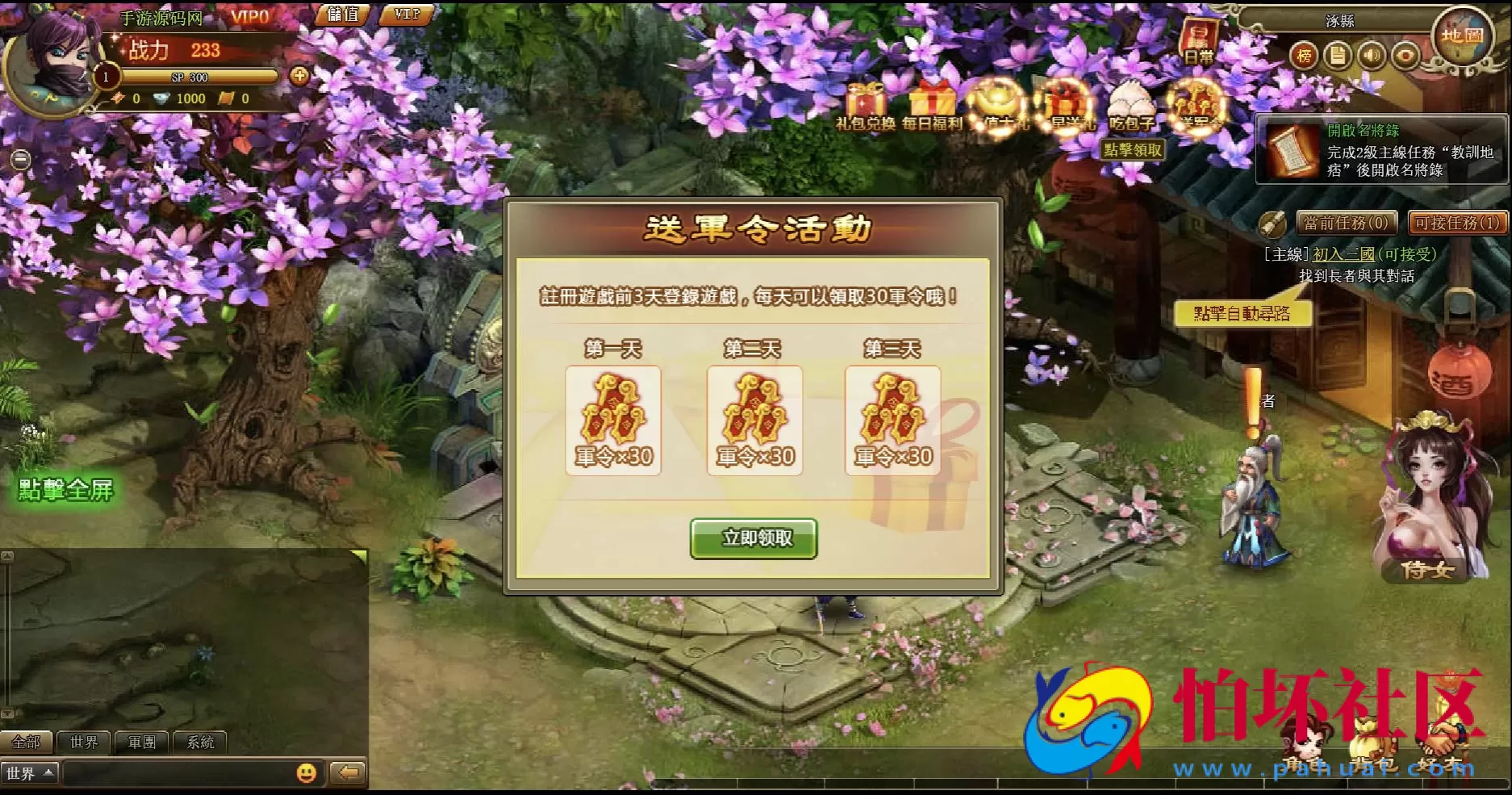The image size is (1512, 795).
Task: Click the 立即領取 claim button
Action: click(x=754, y=537)
